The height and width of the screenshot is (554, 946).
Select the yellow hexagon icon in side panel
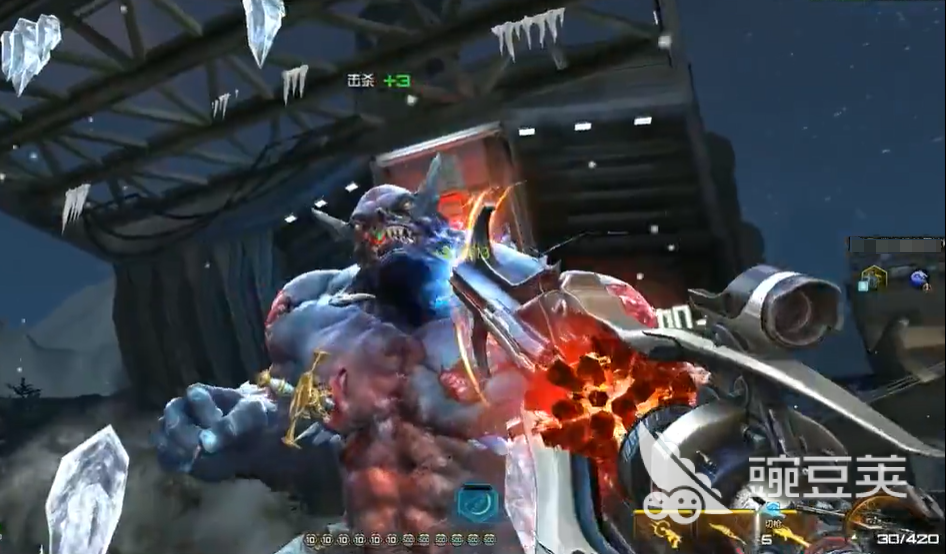pyautogui.click(x=872, y=276)
